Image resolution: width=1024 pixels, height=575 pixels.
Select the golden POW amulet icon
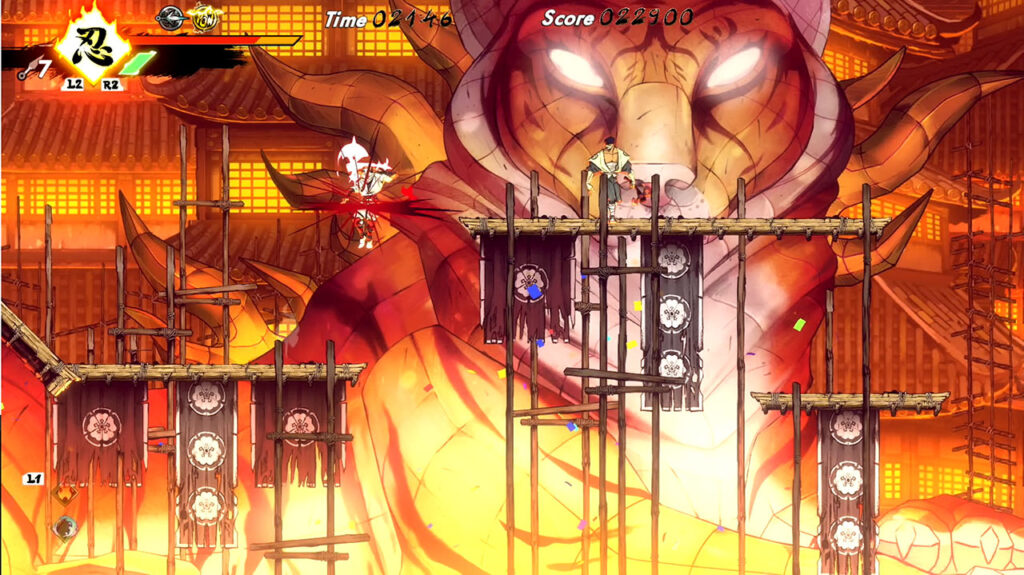click(x=205, y=18)
